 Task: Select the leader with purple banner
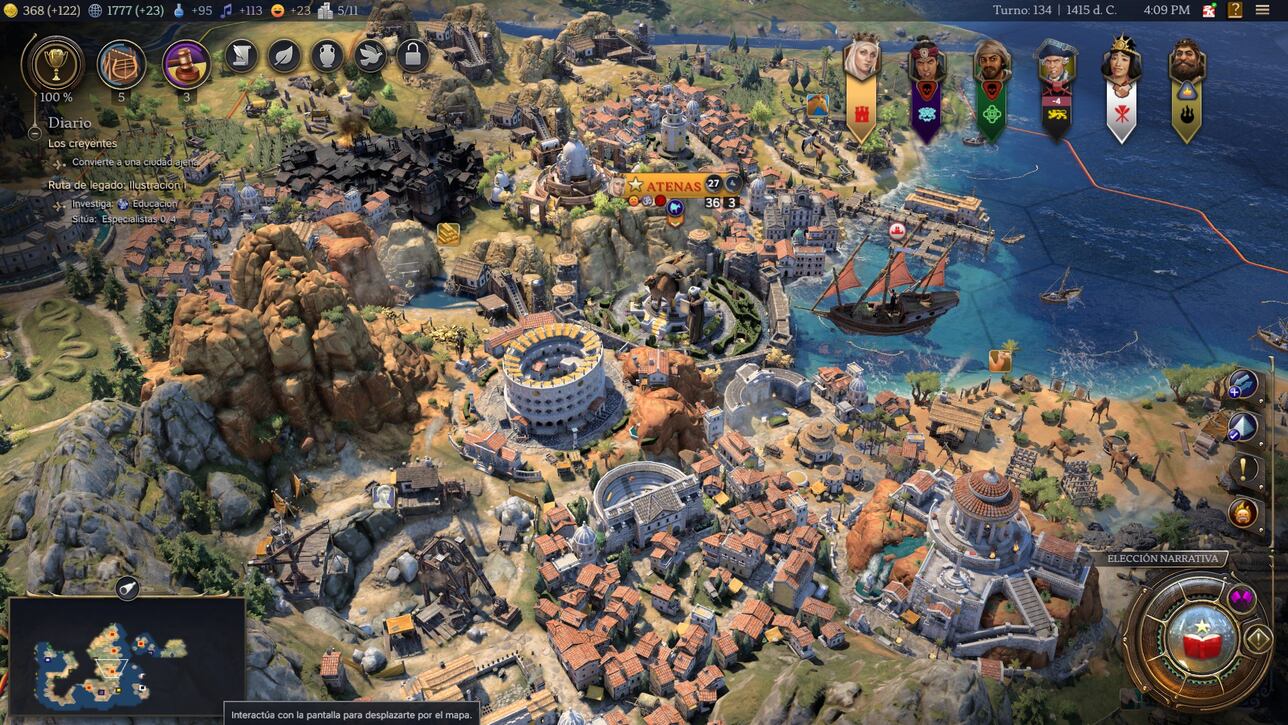[x=927, y=63]
